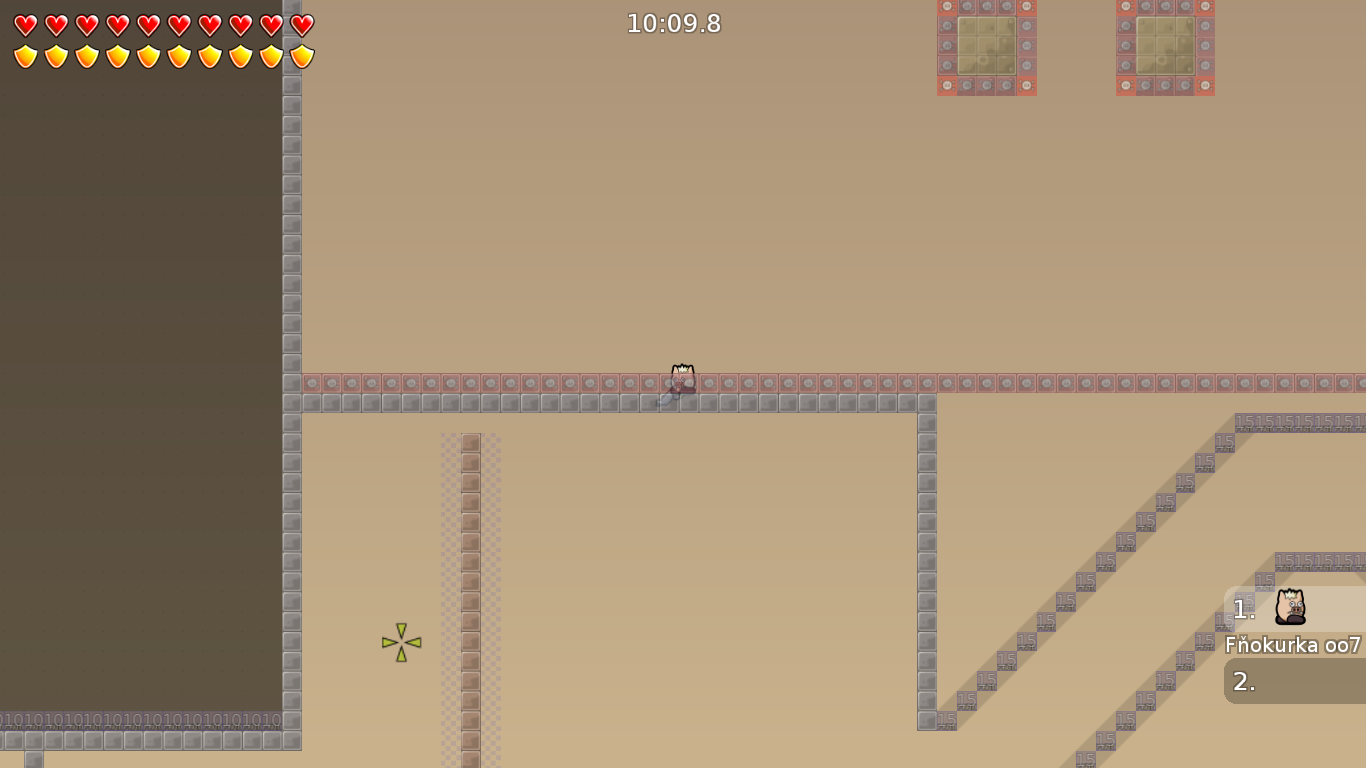The image size is (1366, 768).
Task: Click the dark brown region on the left
Action: (x=140, y=400)
